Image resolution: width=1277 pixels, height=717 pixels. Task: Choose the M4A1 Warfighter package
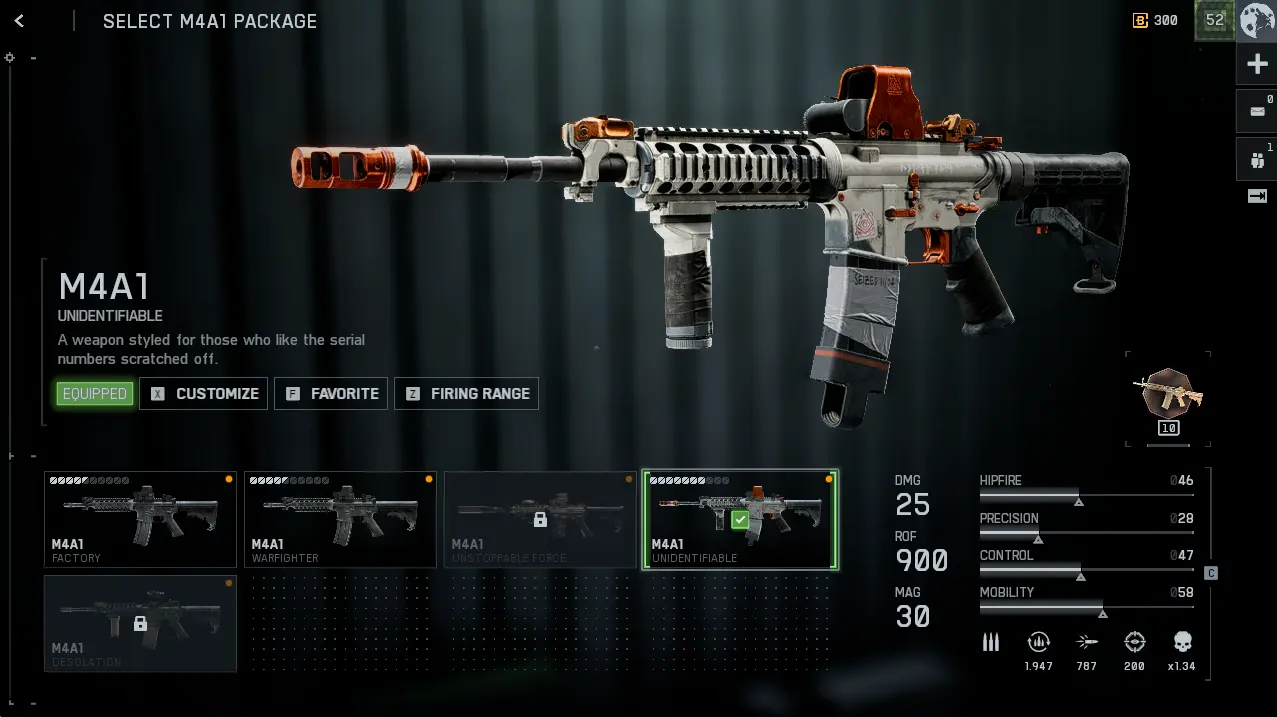(x=340, y=519)
